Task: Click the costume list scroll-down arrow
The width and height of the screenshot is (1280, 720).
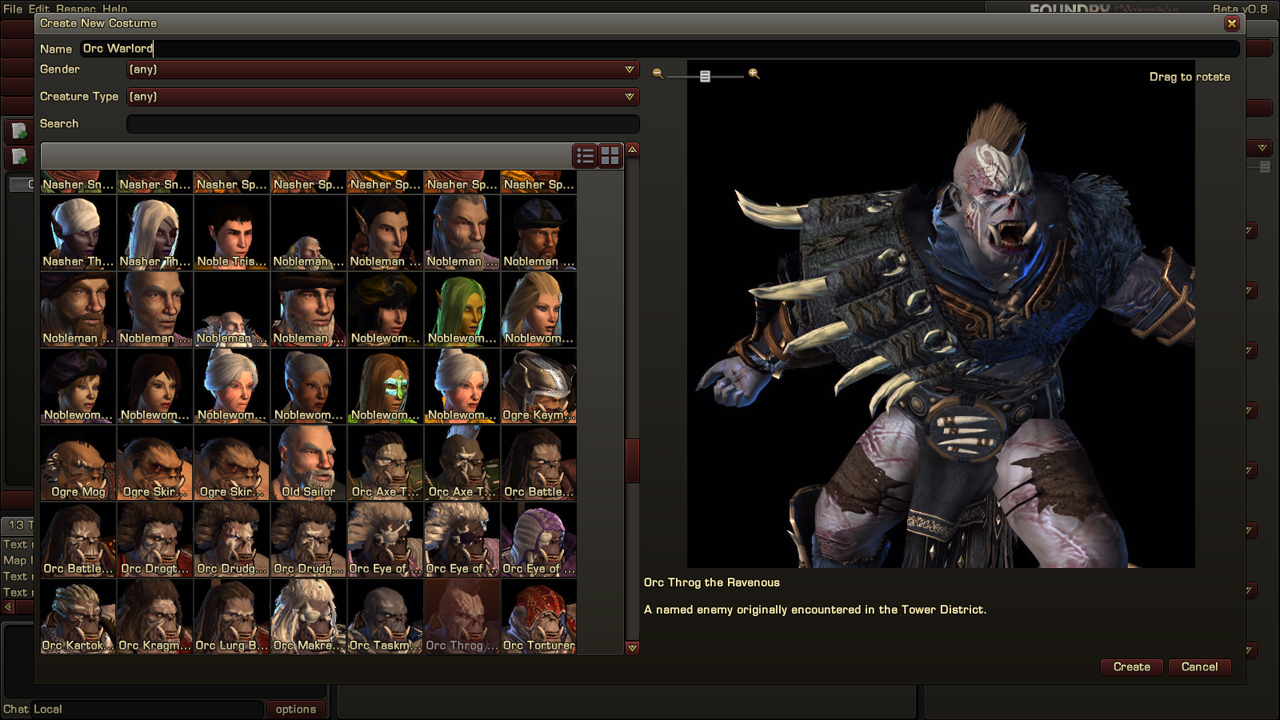Action: pyautogui.click(x=632, y=648)
